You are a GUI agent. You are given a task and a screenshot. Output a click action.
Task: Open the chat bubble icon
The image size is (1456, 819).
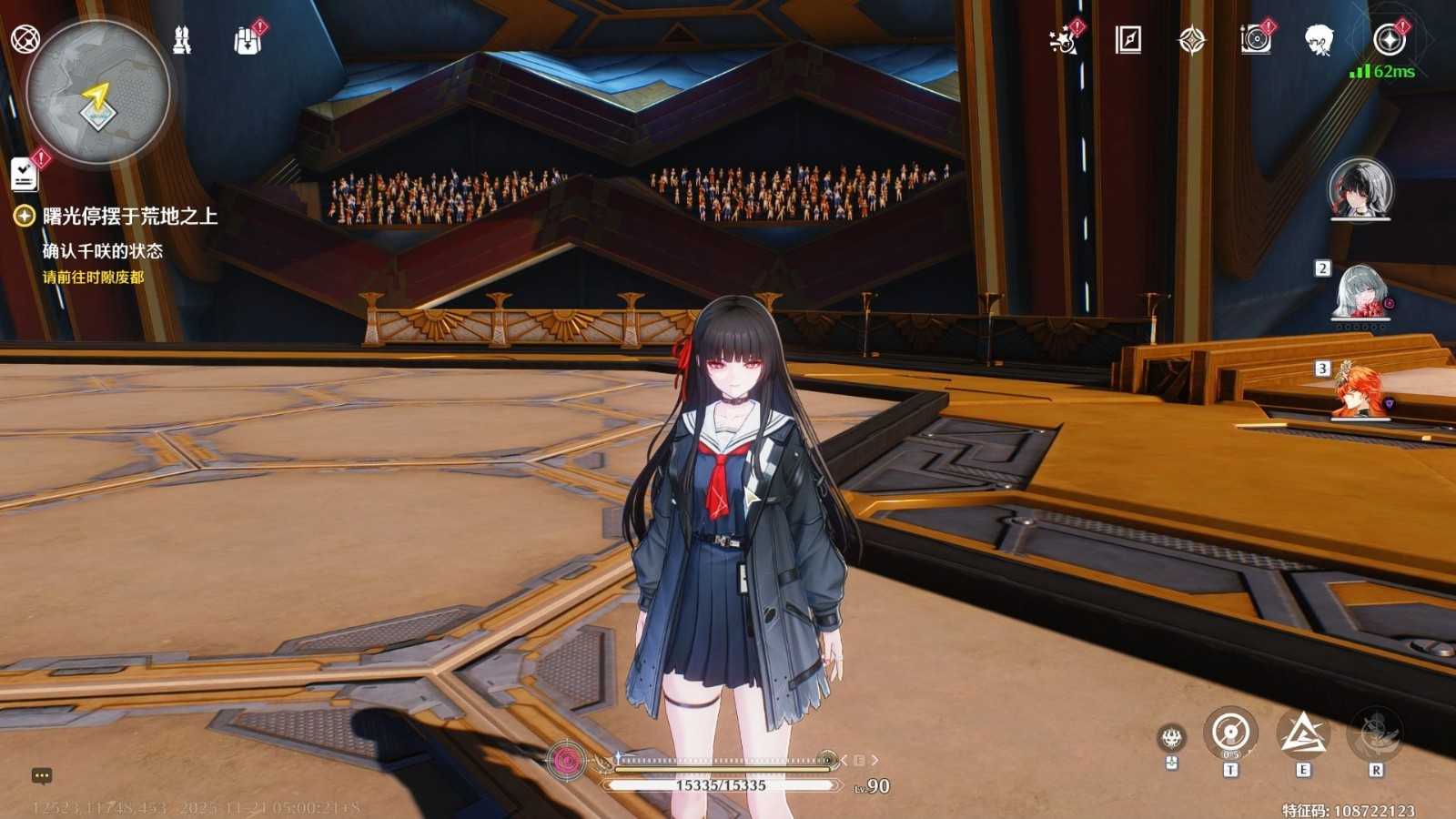coord(42,776)
